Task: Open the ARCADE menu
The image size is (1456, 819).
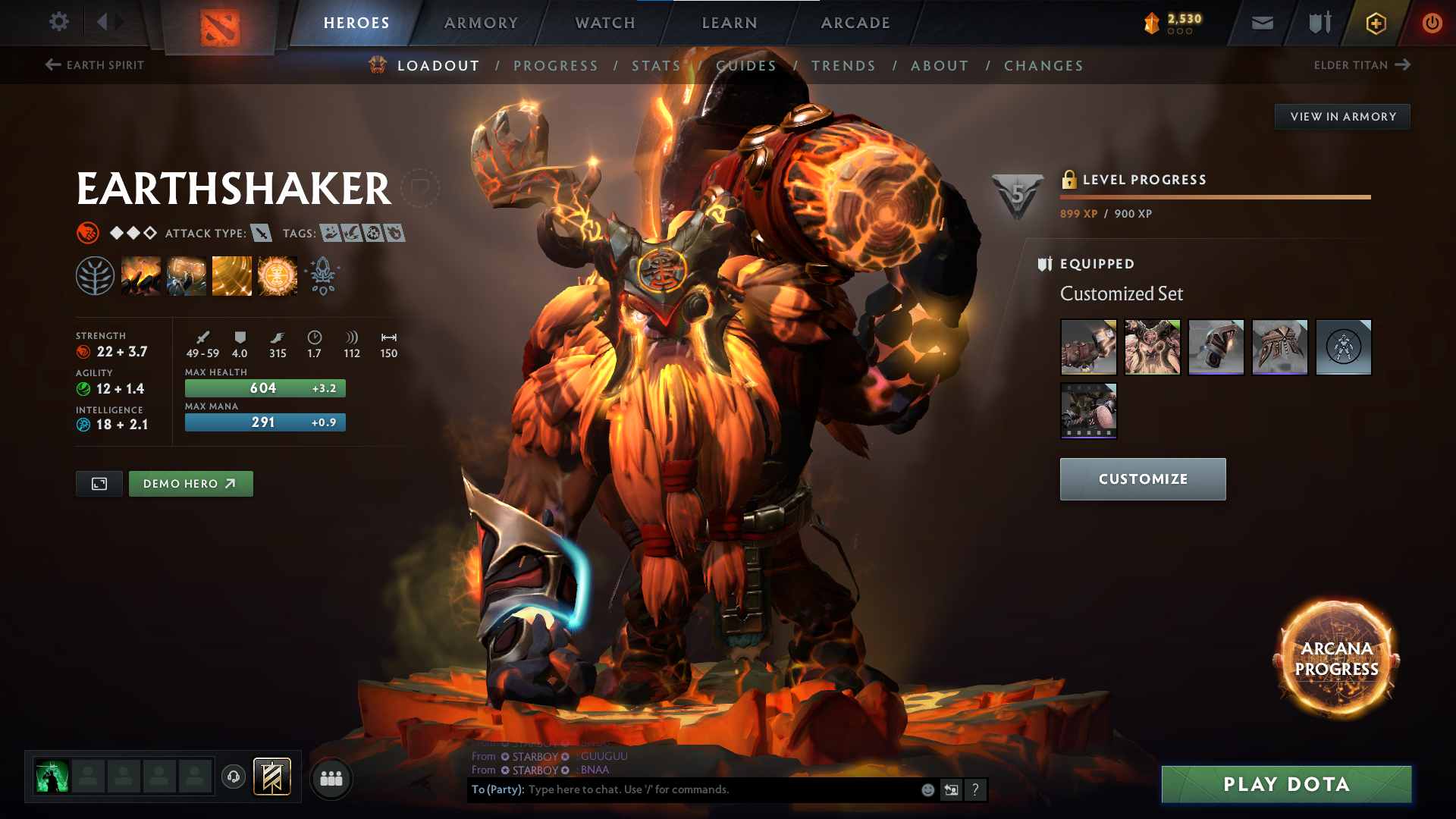Action: click(855, 23)
